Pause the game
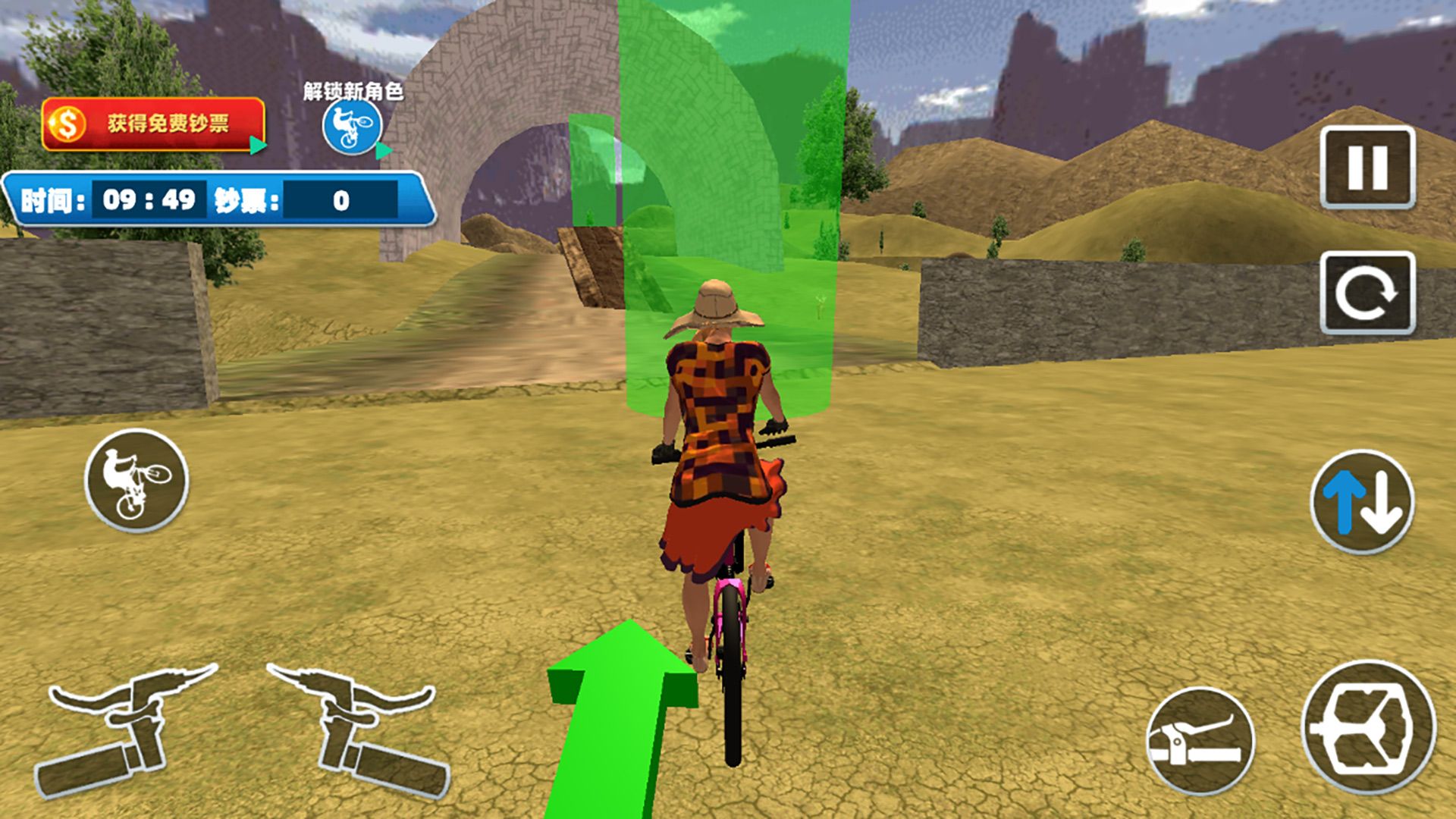Screen dimensions: 1456x819 pyautogui.click(x=1367, y=168)
